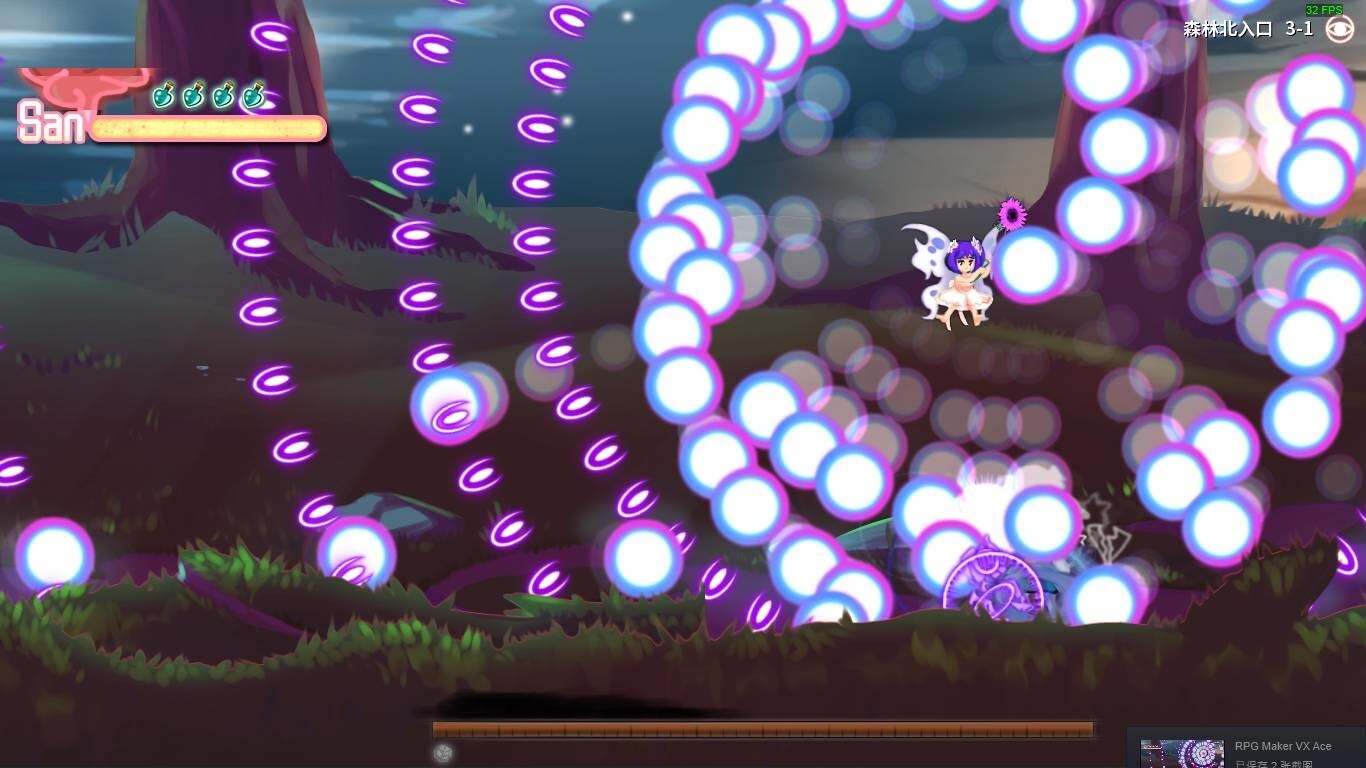
Task: Click the green 32 FPS counter
Action: (x=1323, y=10)
